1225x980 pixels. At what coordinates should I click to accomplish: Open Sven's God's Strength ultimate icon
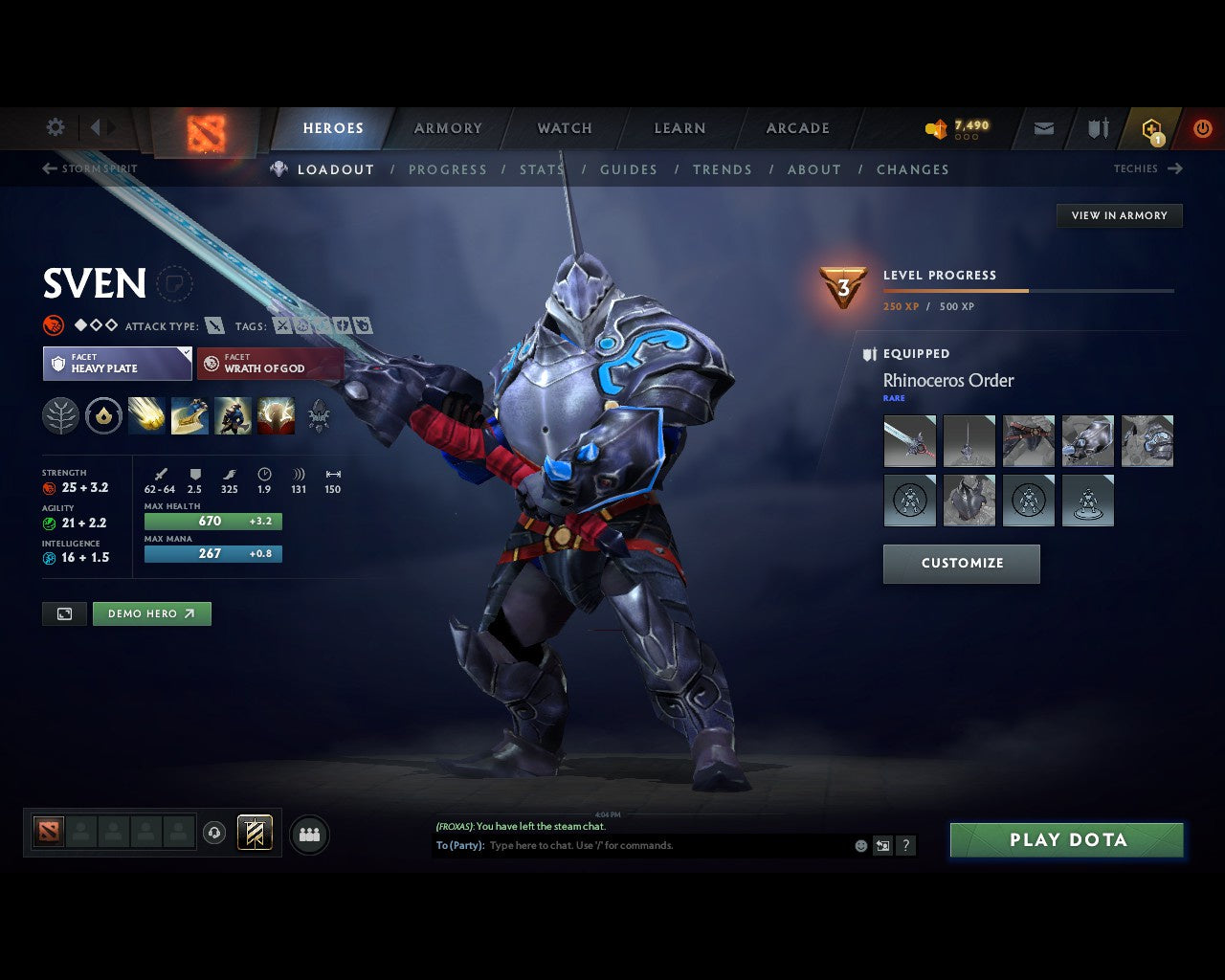[x=277, y=416]
